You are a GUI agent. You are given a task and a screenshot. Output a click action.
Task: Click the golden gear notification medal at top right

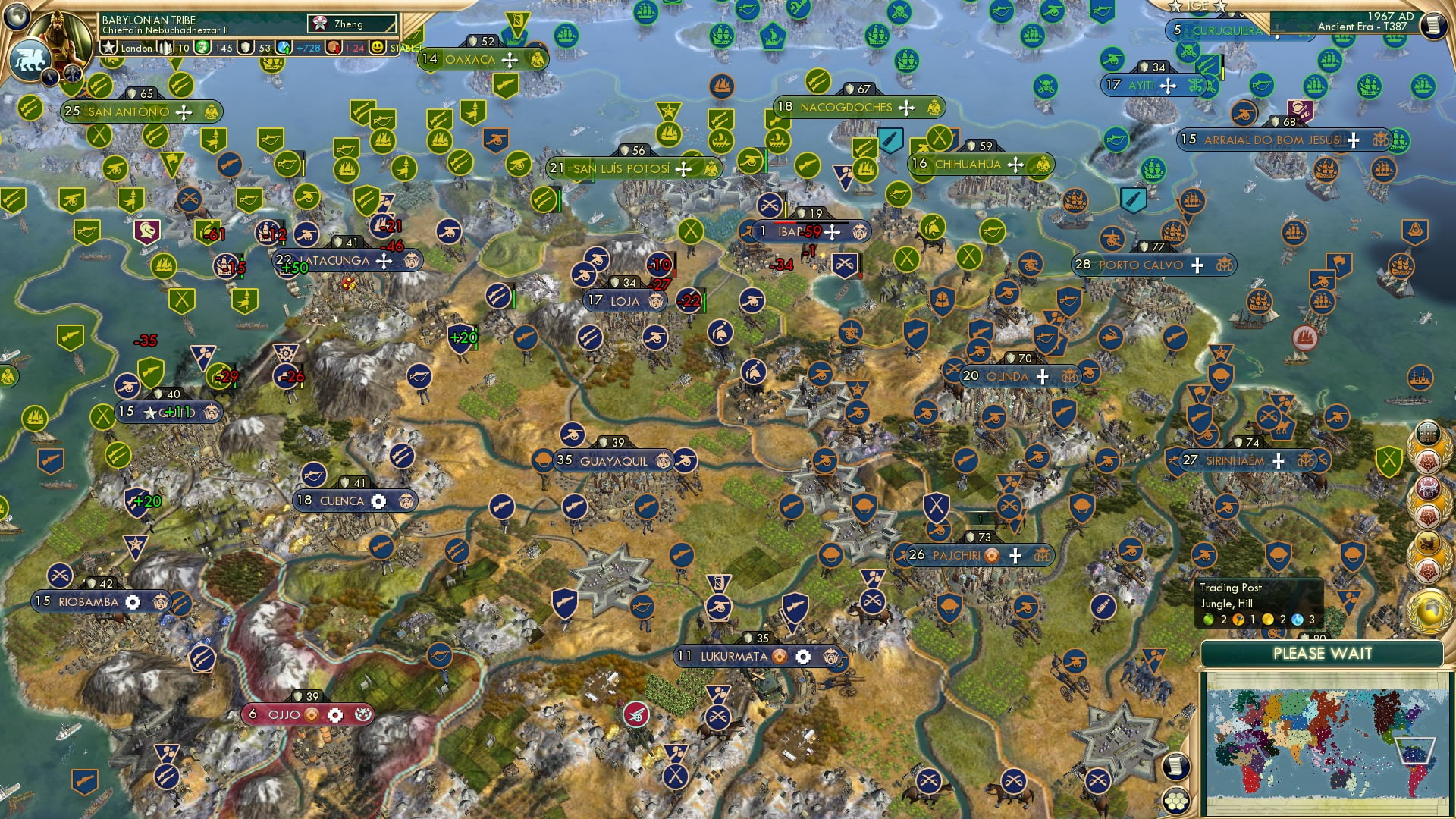coord(1427,432)
